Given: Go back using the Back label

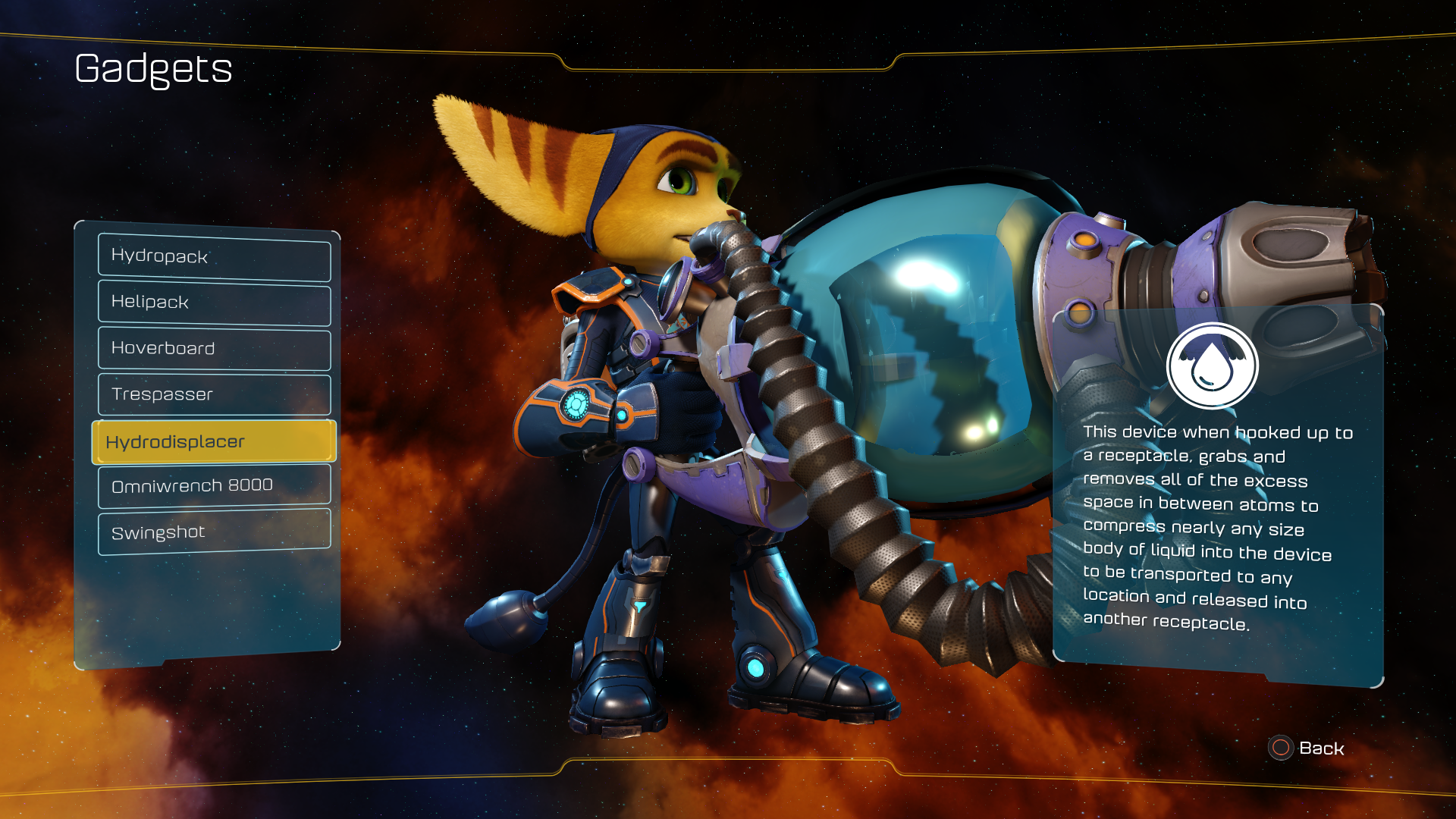Looking at the screenshot, I should pyautogui.click(x=1320, y=748).
